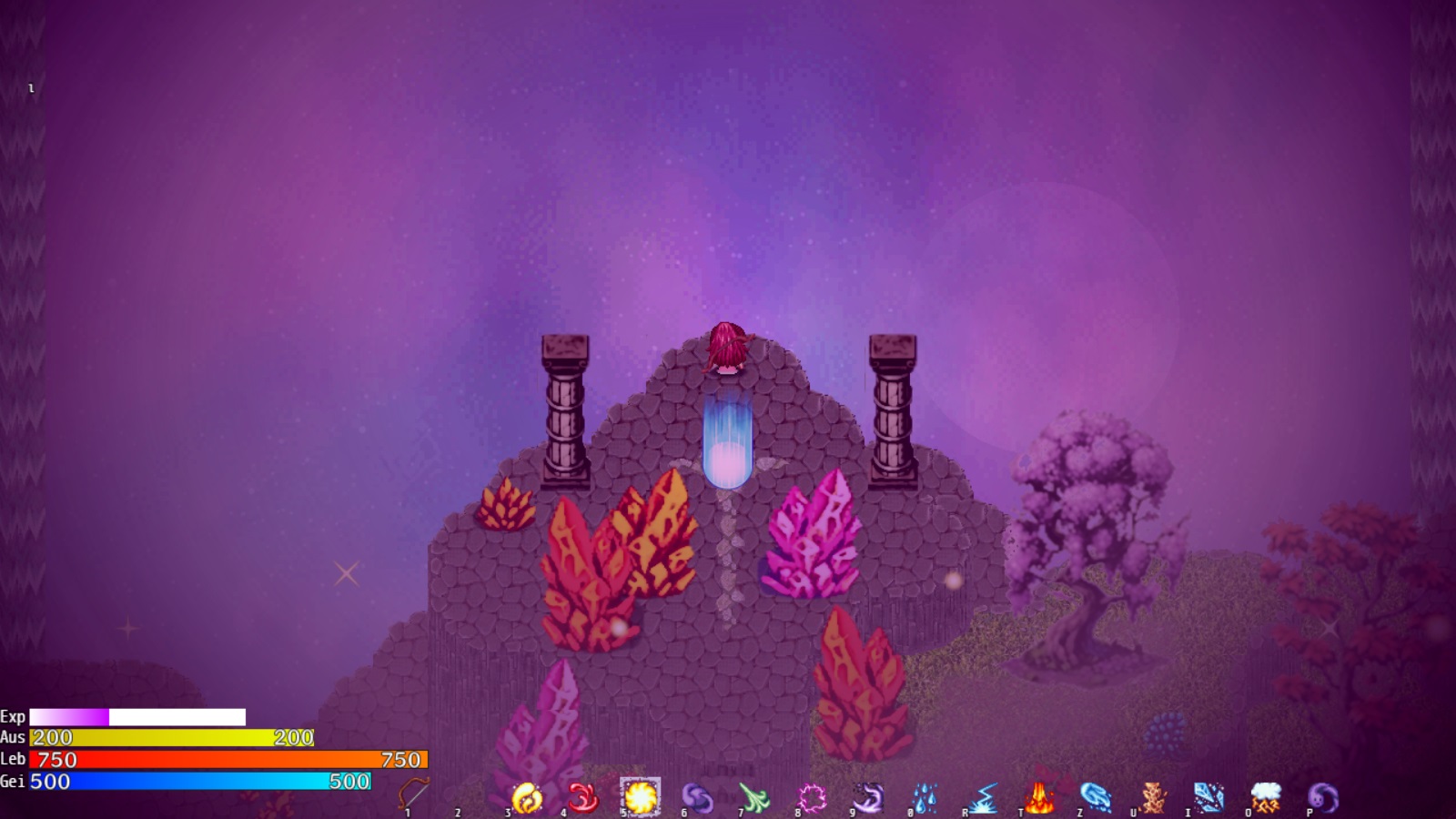Viewport: 1456px width, 819px height.
Task: Use the blue water wave skill
Action: [x=1096, y=798]
